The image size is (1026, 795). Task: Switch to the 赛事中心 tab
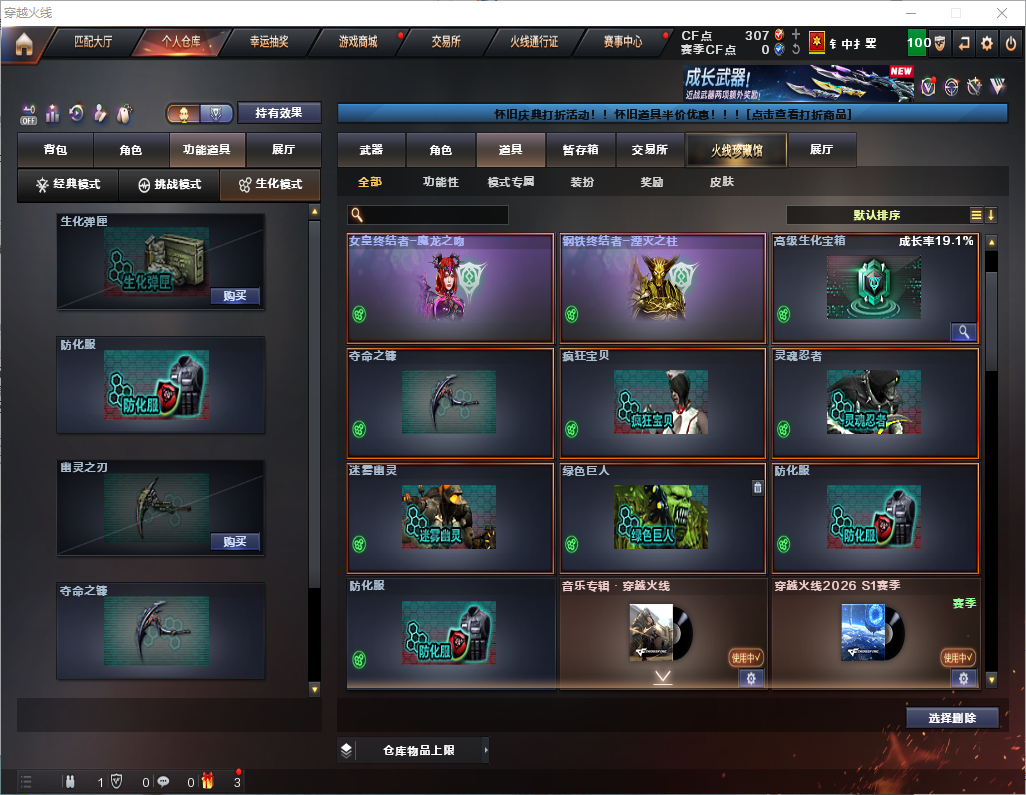tap(622, 43)
